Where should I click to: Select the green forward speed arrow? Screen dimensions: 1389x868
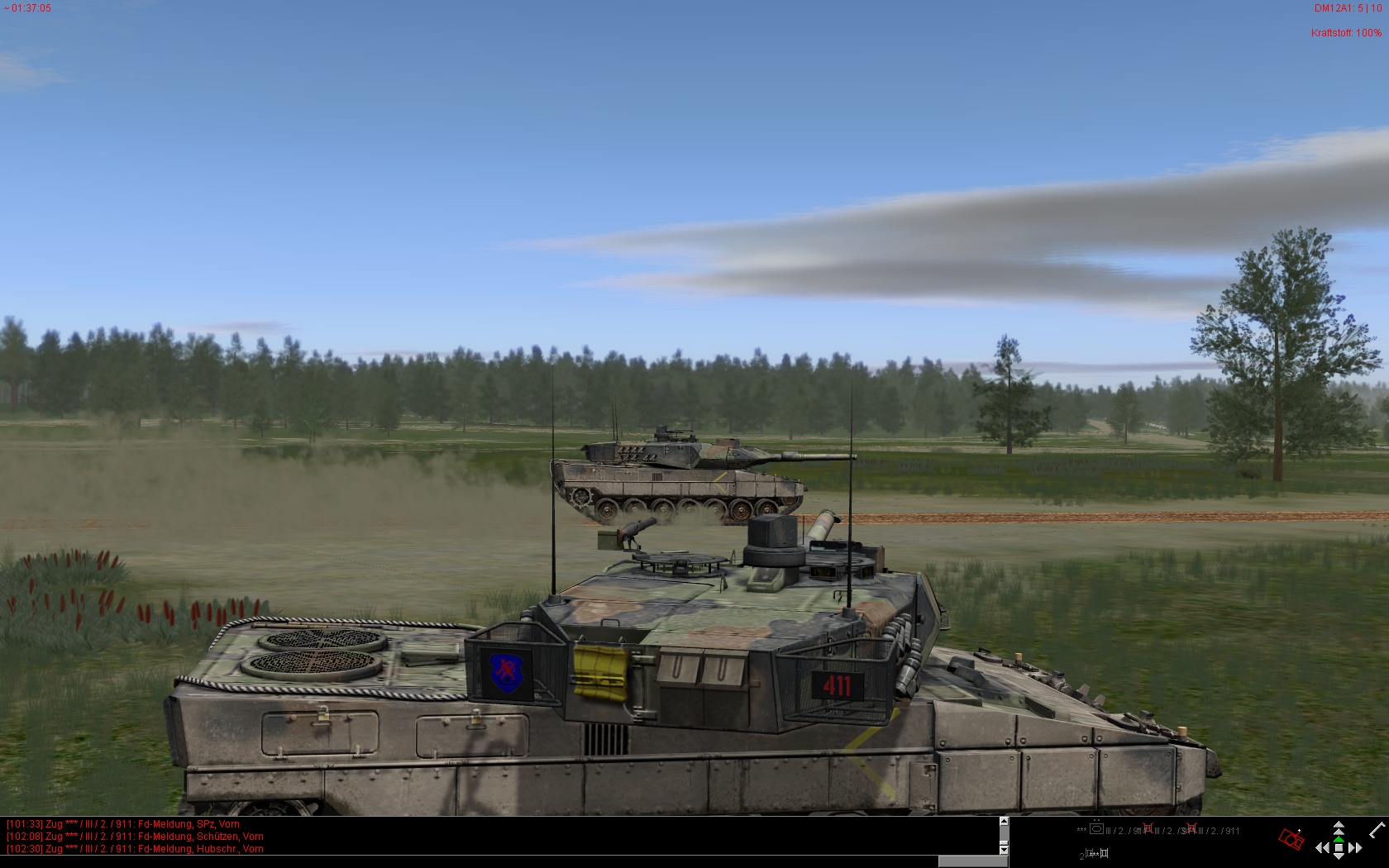click(1339, 838)
